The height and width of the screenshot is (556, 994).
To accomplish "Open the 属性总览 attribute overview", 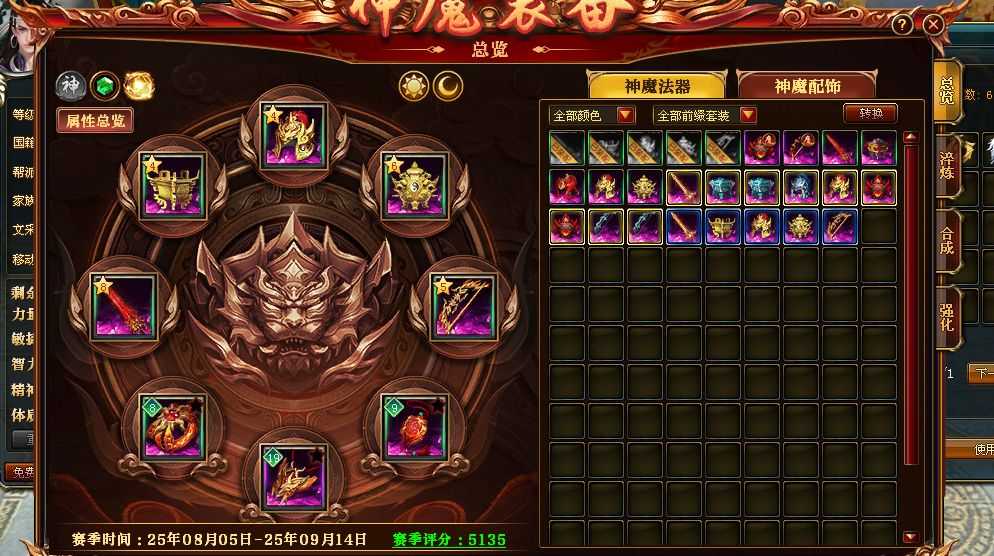I will 95,121.
